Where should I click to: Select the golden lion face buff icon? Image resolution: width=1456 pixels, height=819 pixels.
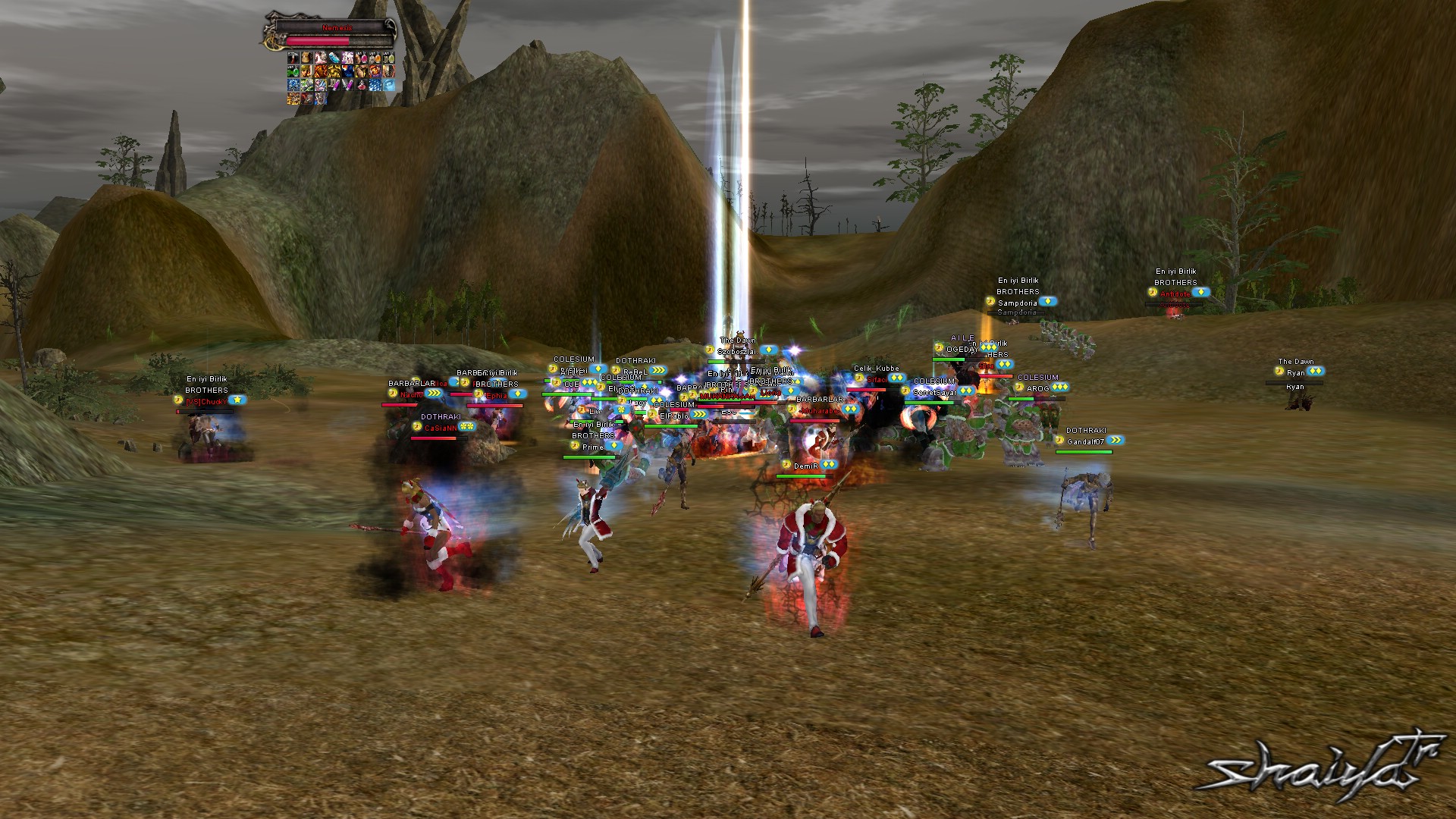334,71
